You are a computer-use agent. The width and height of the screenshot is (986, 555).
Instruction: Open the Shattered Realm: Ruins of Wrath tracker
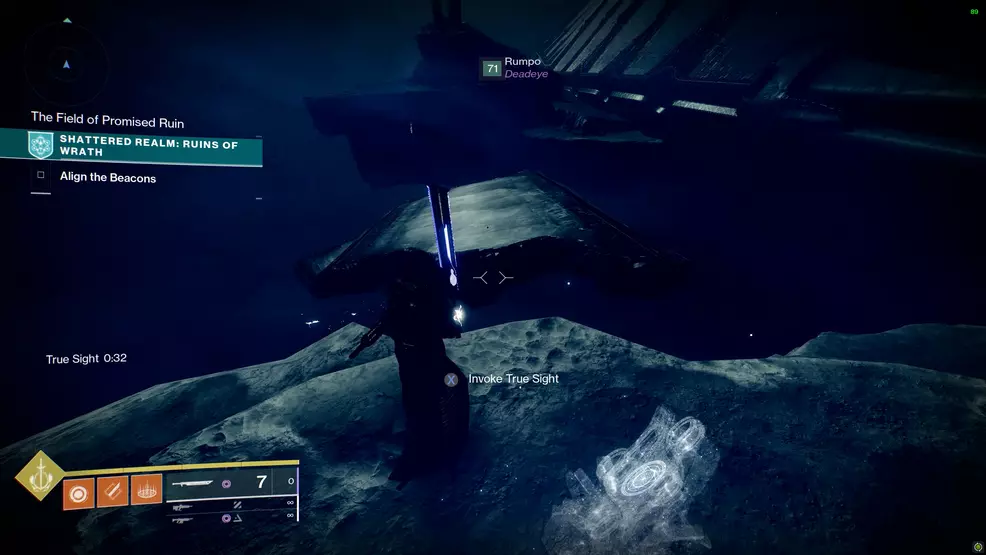(x=146, y=148)
